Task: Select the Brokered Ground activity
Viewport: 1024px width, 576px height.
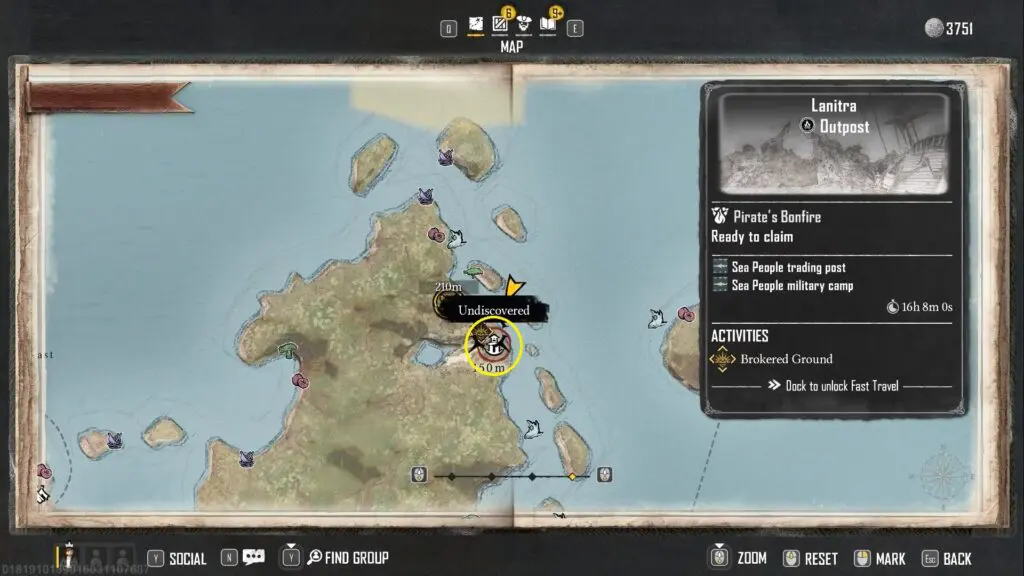Action: [x=786, y=359]
